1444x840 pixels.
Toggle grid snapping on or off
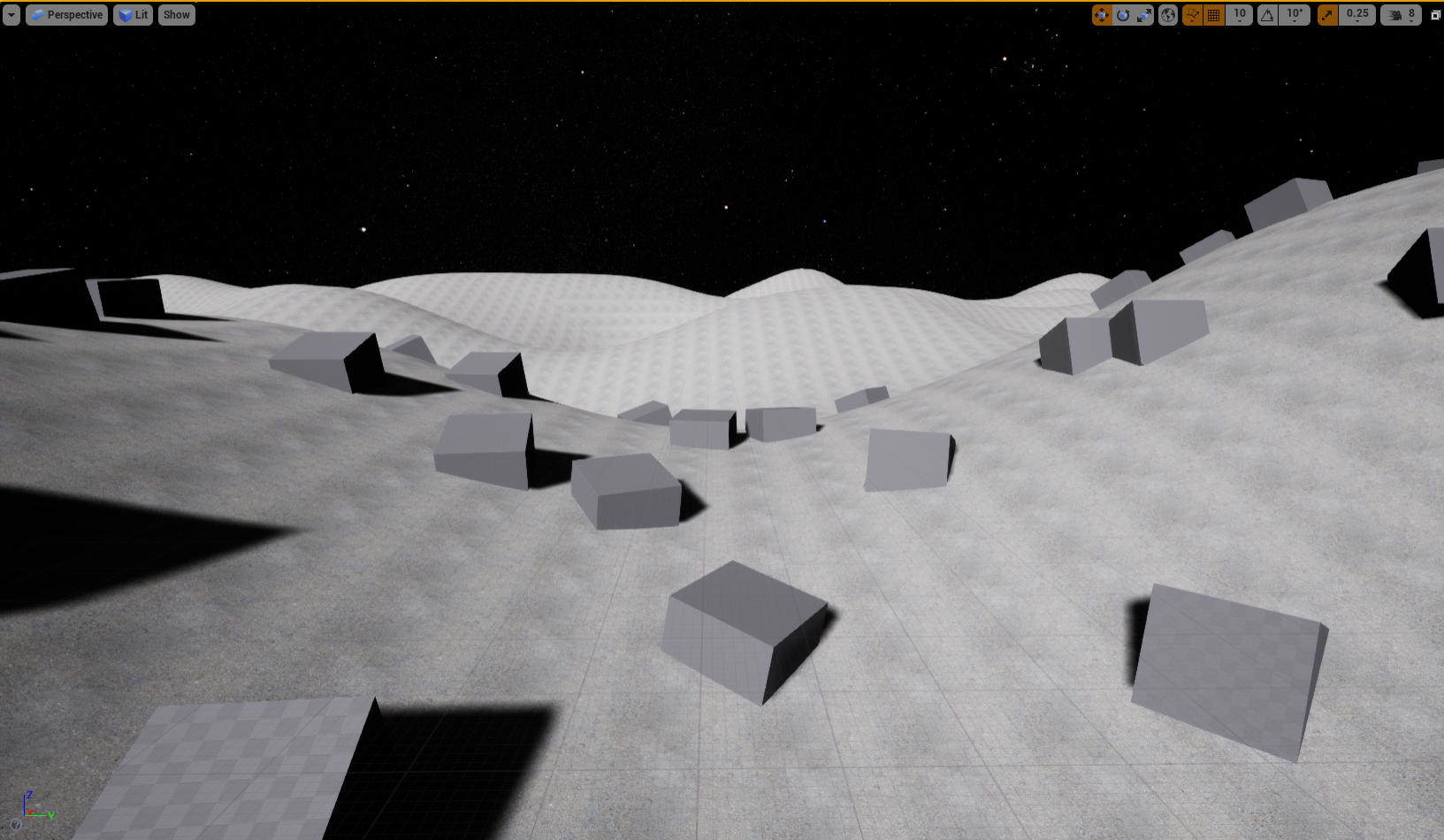[1213, 14]
